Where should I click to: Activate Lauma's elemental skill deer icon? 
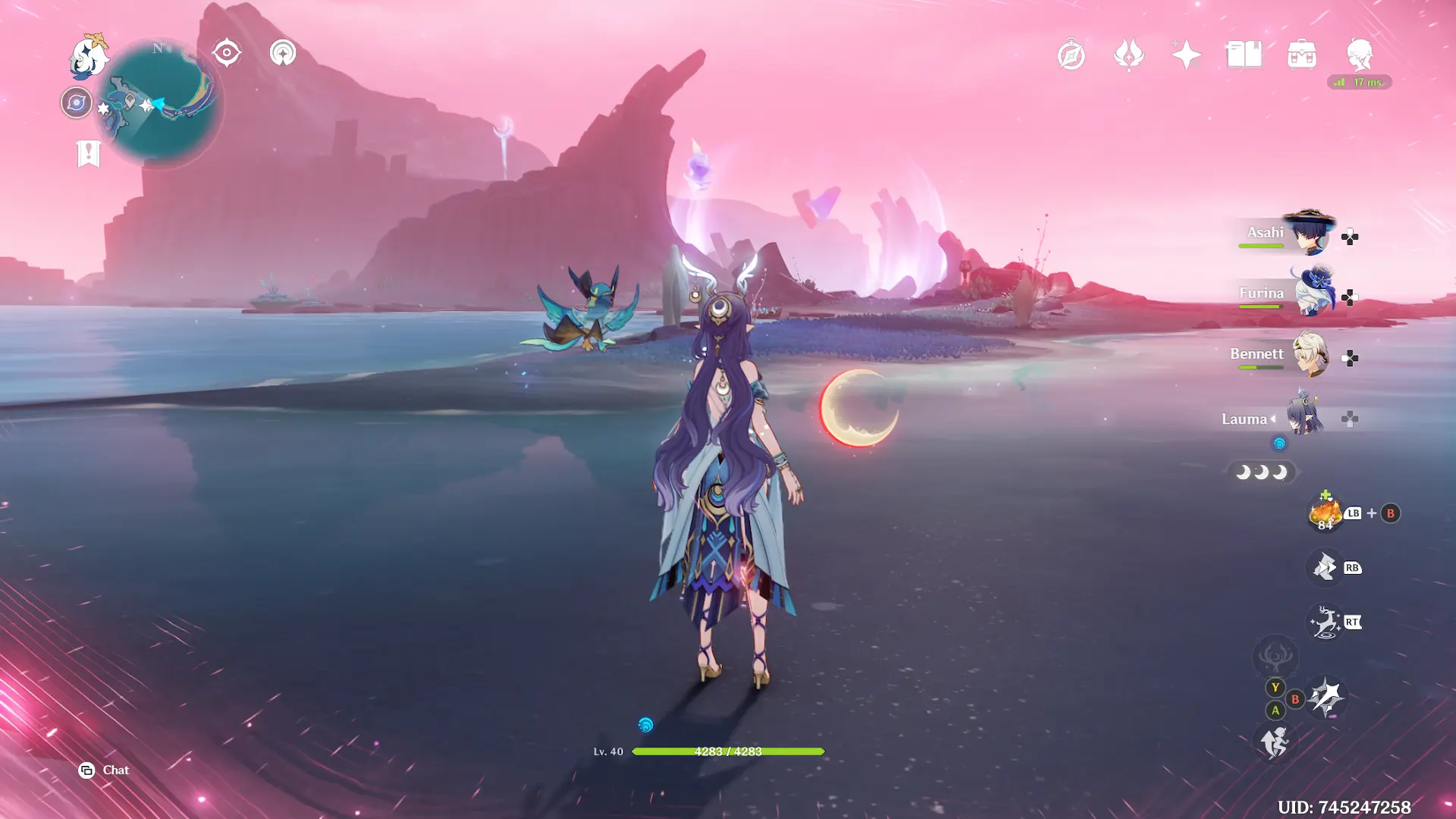(x=1325, y=623)
